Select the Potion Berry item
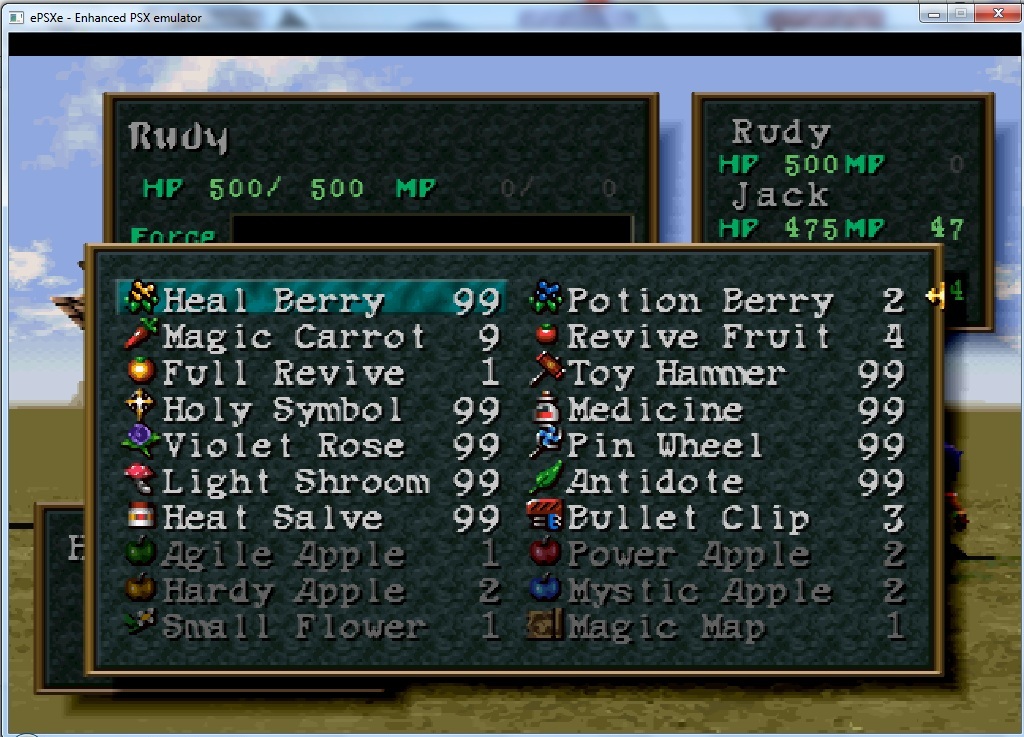The width and height of the screenshot is (1024, 737). 700,301
